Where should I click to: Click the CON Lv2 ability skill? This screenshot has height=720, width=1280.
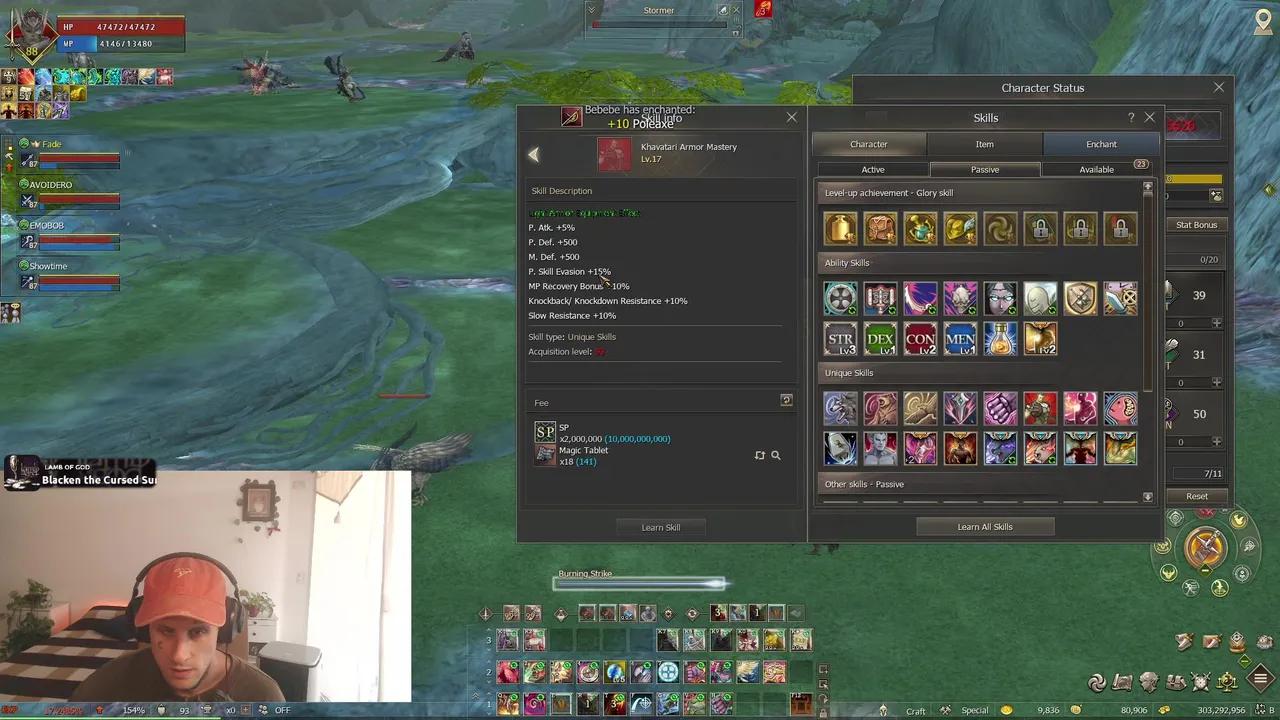point(920,339)
